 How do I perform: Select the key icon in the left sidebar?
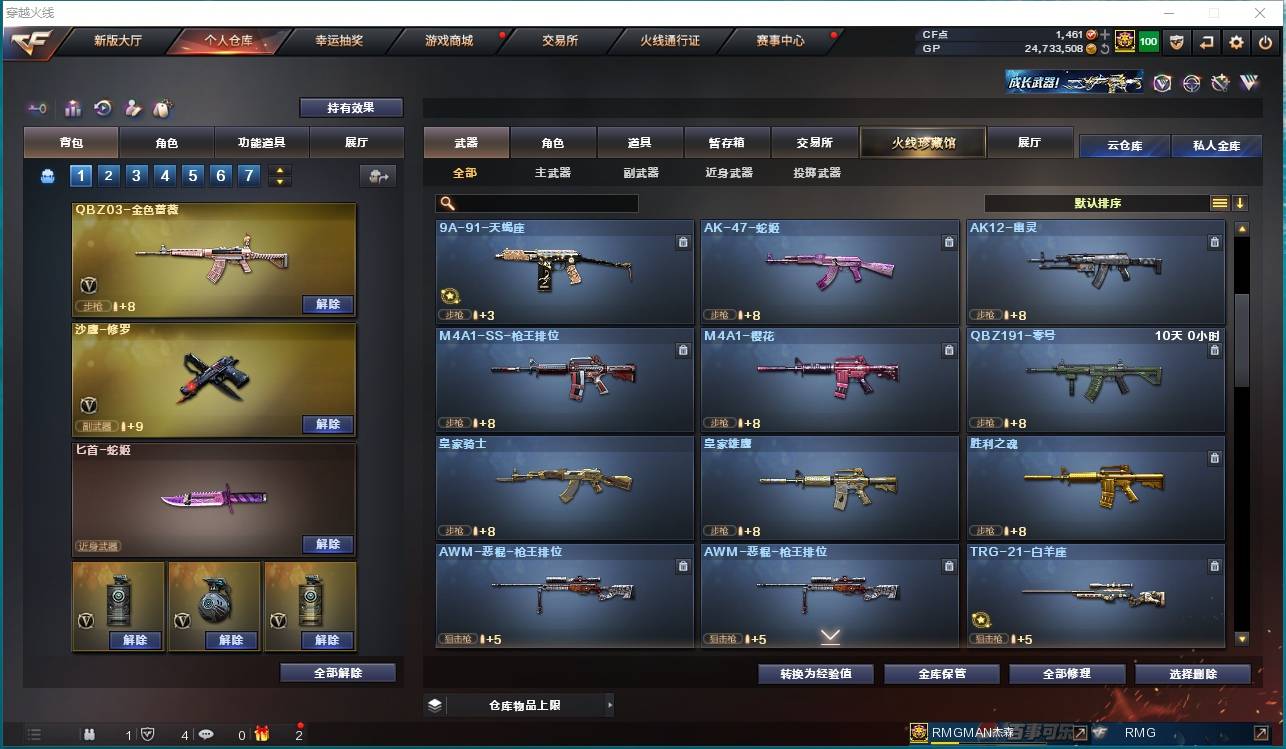pos(38,110)
